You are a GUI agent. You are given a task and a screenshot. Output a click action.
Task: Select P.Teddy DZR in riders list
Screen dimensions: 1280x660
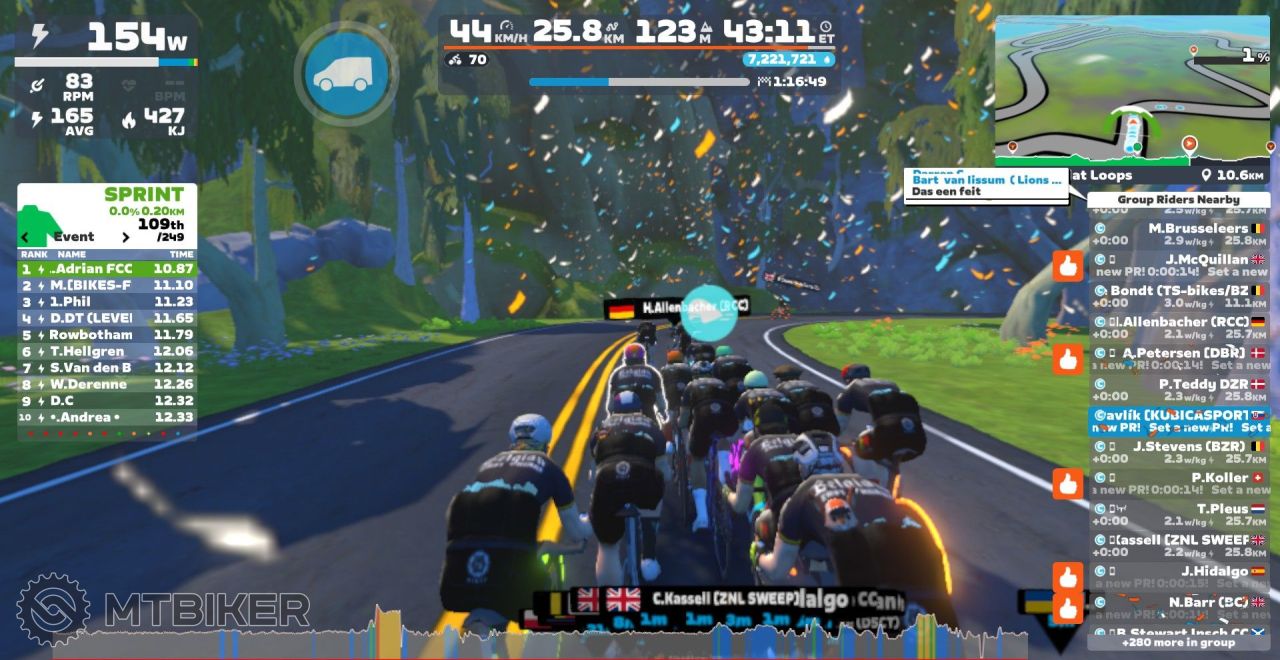coord(1180,390)
